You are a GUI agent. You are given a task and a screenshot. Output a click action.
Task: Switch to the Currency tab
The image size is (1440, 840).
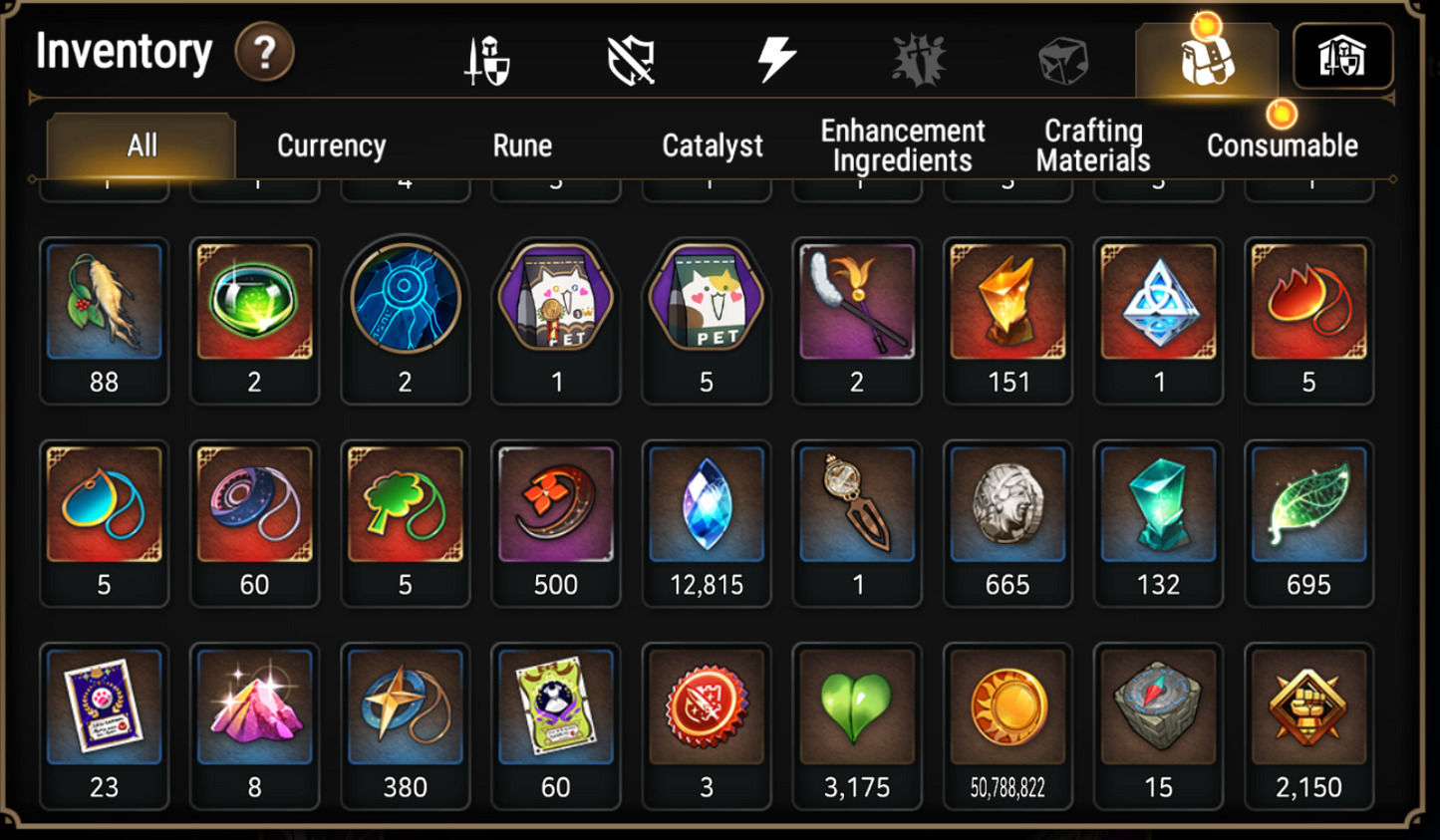(x=331, y=145)
